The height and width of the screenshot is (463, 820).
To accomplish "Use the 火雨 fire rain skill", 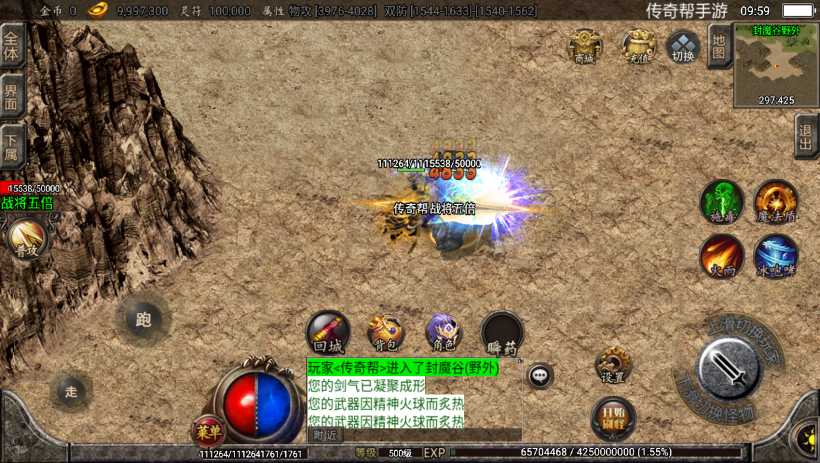I will (x=721, y=256).
